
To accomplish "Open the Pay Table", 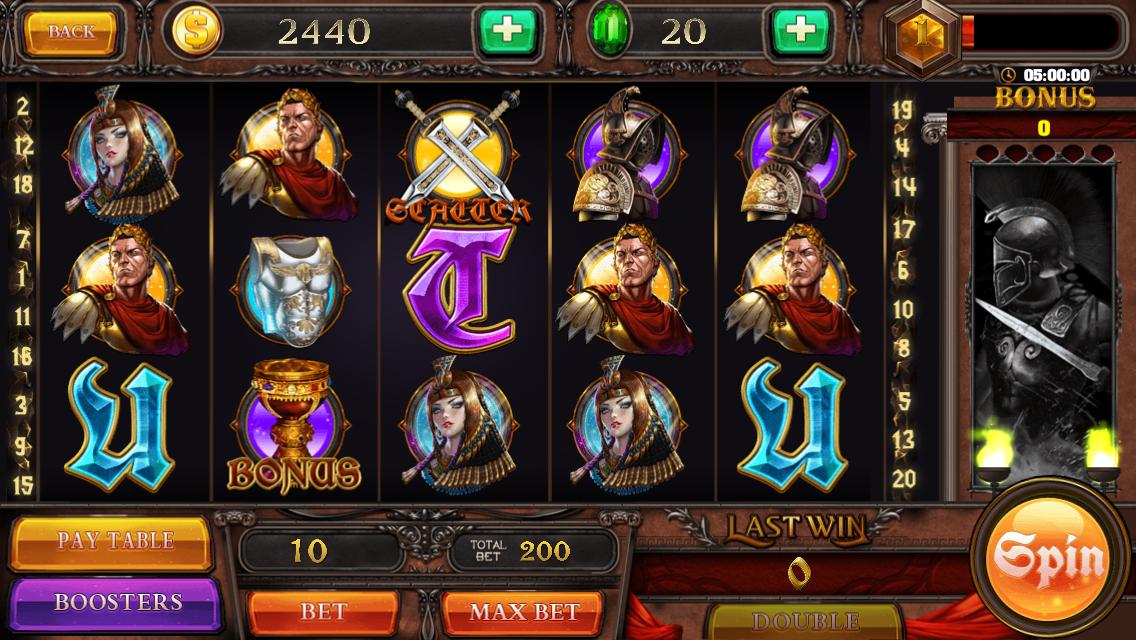I will click(115, 541).
